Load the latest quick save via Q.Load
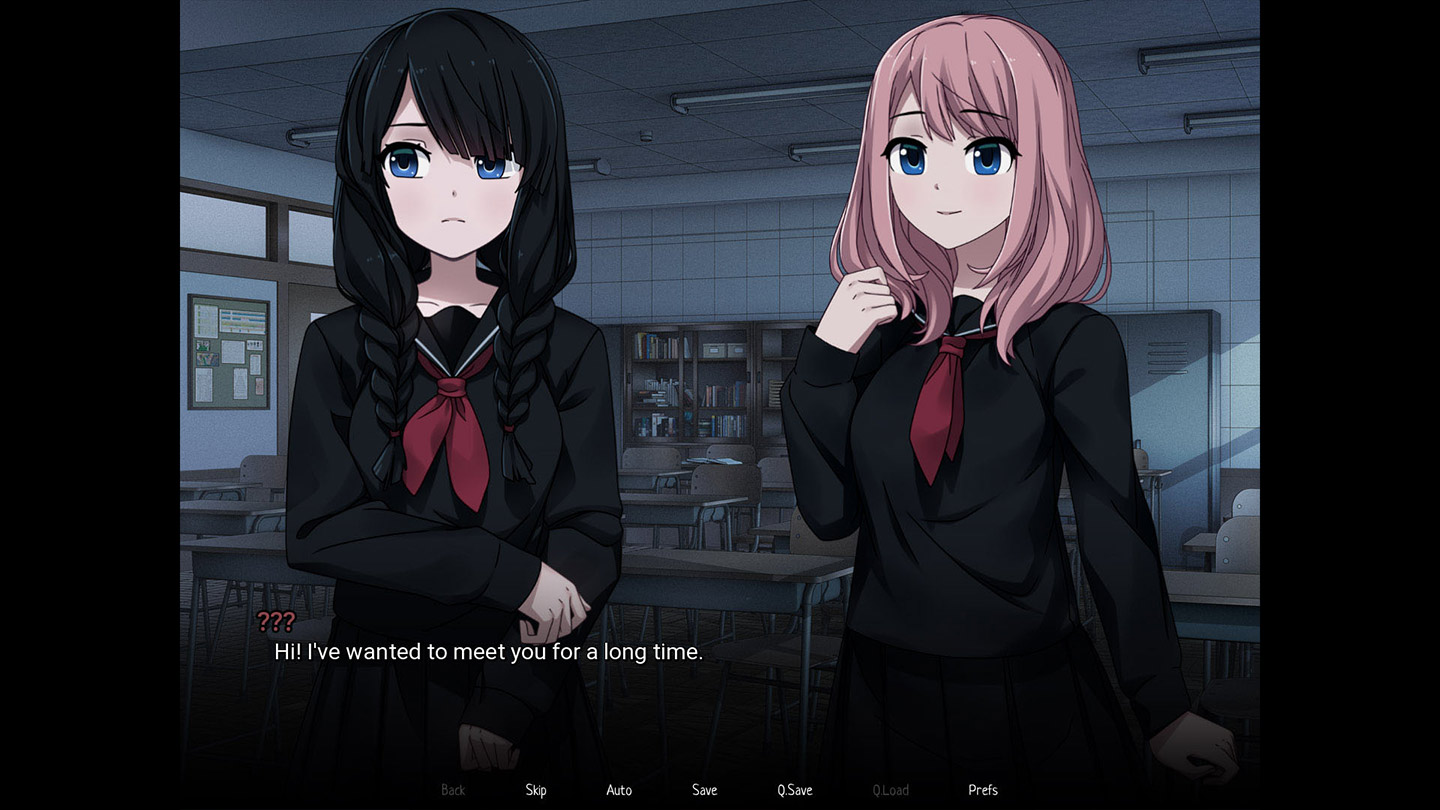The width and height of the screenshot is (1440, 810). point(890,789)
